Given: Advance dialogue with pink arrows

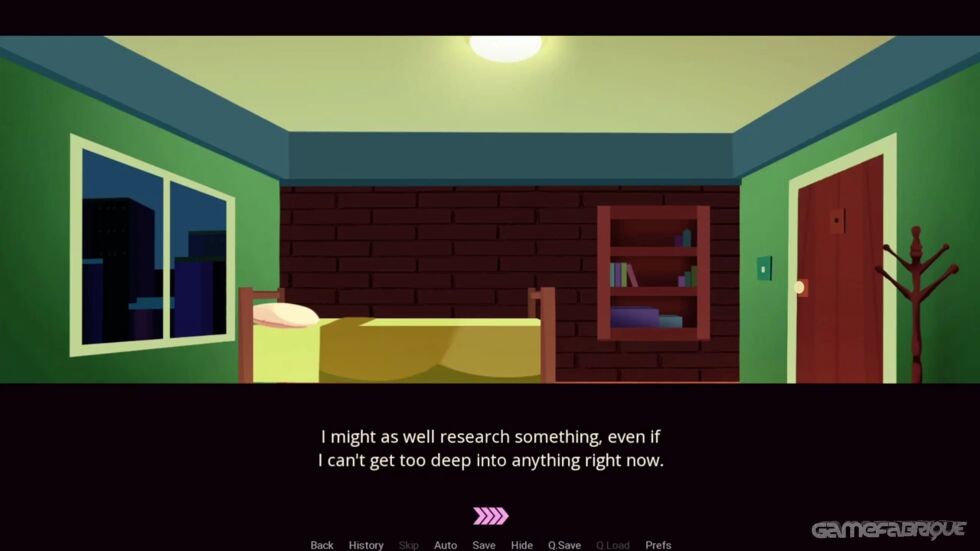Looking at the screenshot, I should [x=490, y=516].
